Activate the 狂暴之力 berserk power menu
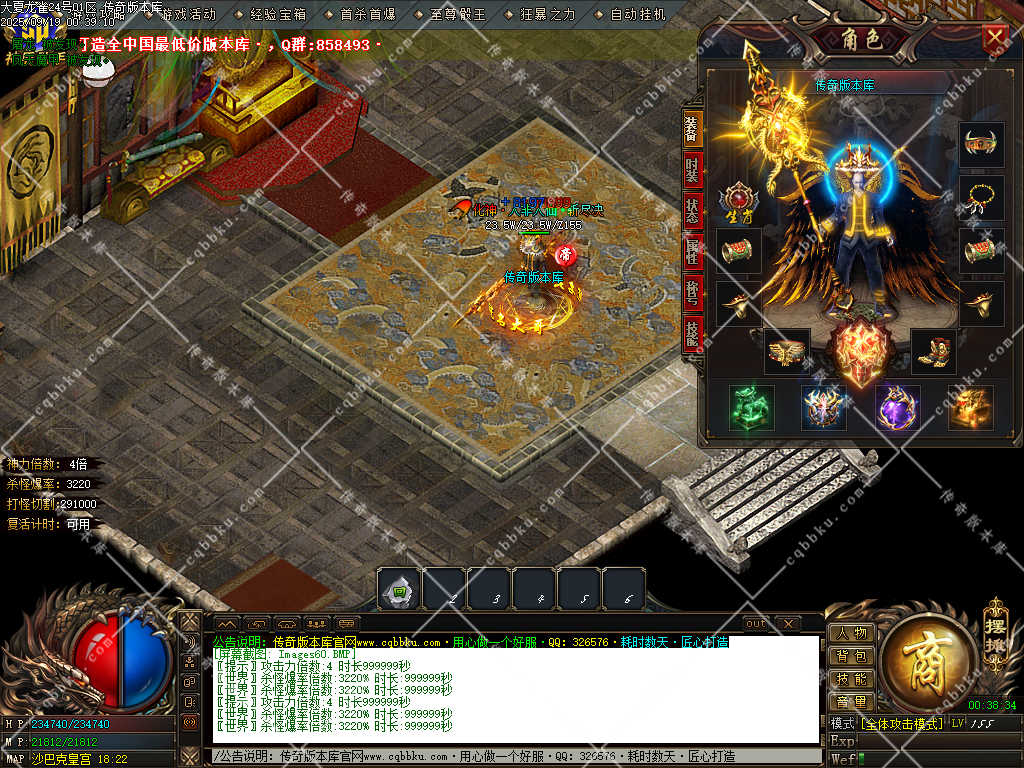The height and width of the screenshot is (768, 1024). click(x=548, y=15)
